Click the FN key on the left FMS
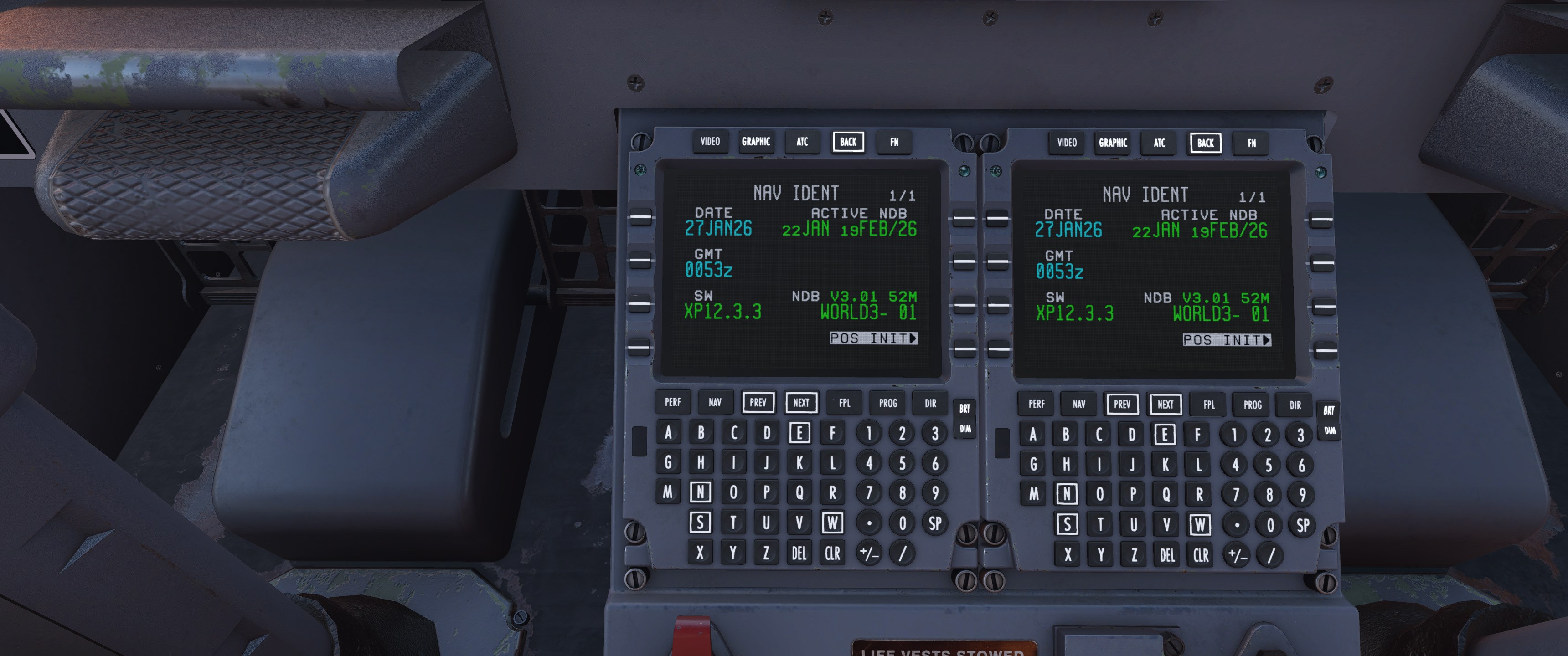 click(x=894, y=143)
